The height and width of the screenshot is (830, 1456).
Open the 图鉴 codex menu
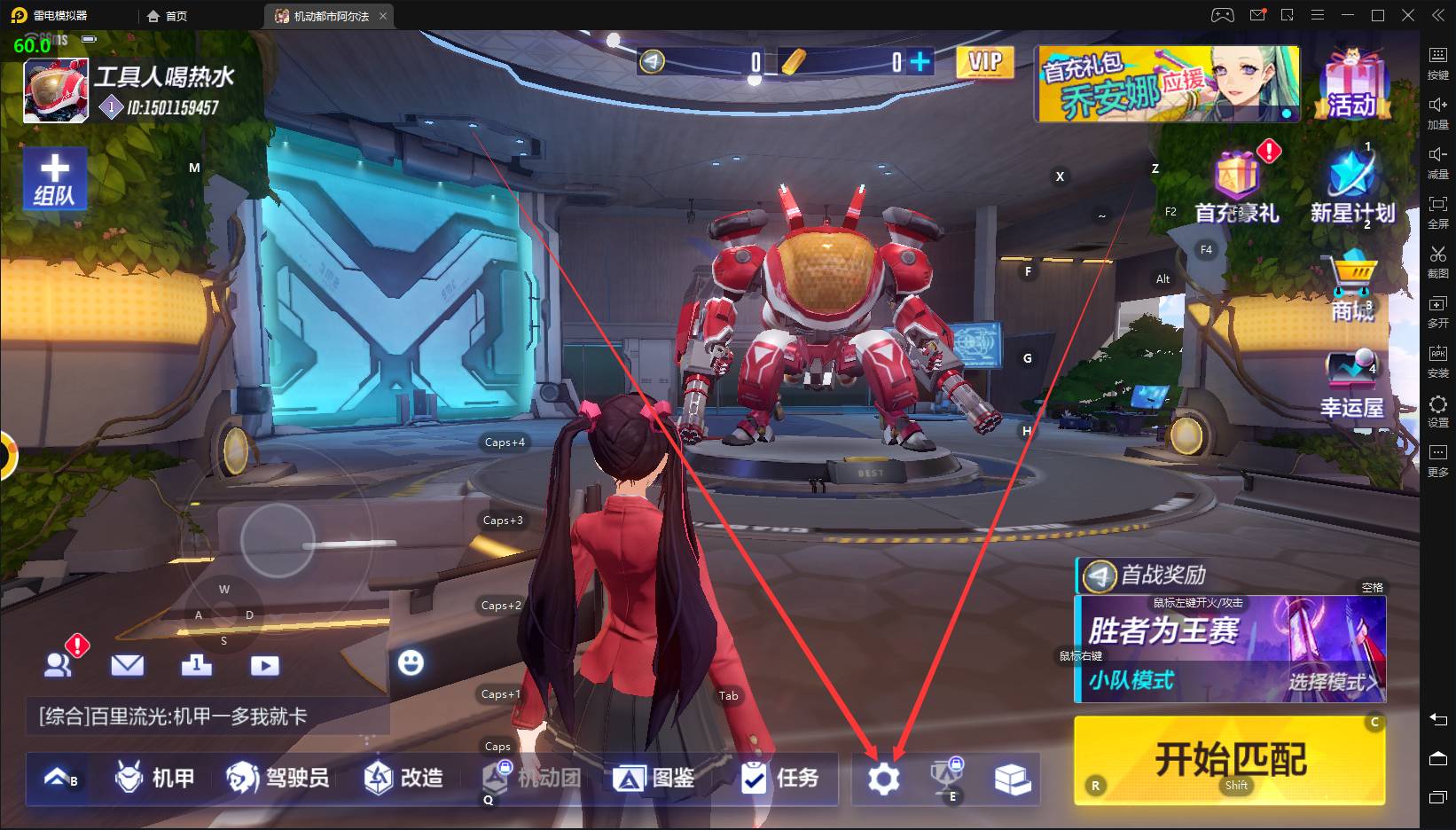click(x=654, y=778)
